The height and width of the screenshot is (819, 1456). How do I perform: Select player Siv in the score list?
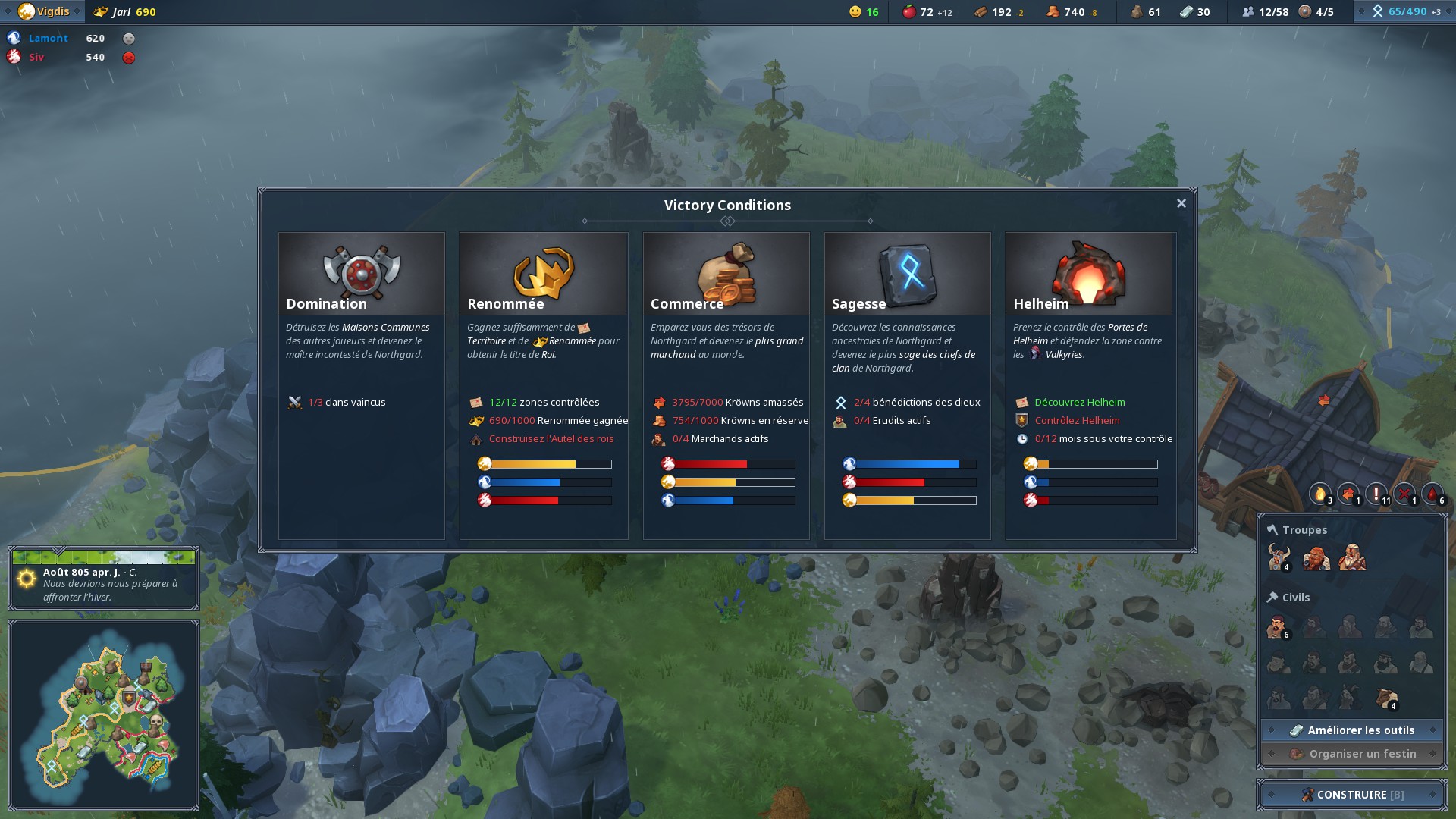click(36, 57)
